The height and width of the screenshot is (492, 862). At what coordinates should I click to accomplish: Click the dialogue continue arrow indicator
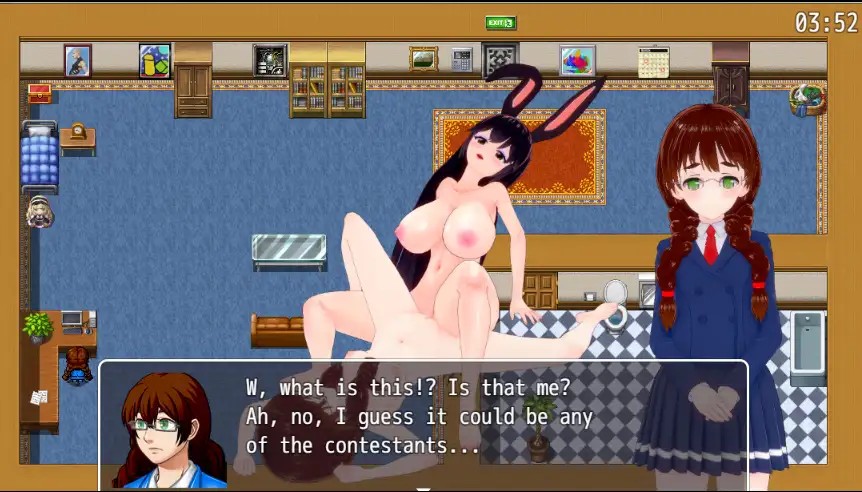point(423,489)
